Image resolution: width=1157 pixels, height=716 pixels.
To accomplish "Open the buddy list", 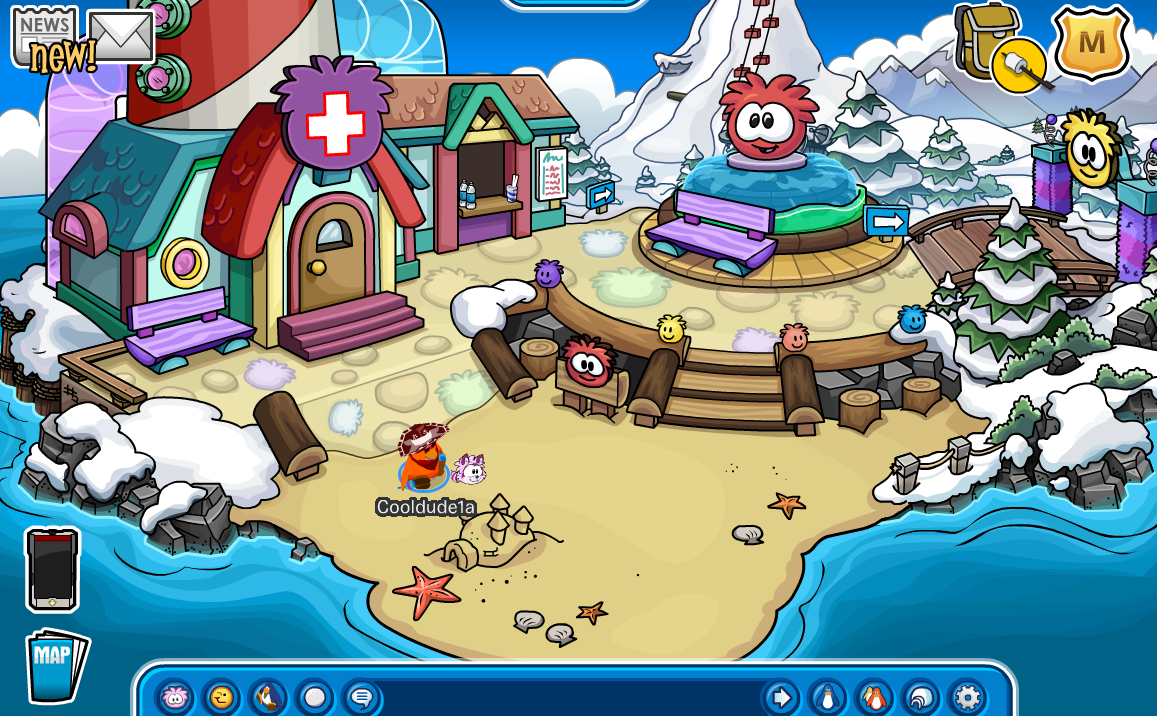I will tap(874, 696).
